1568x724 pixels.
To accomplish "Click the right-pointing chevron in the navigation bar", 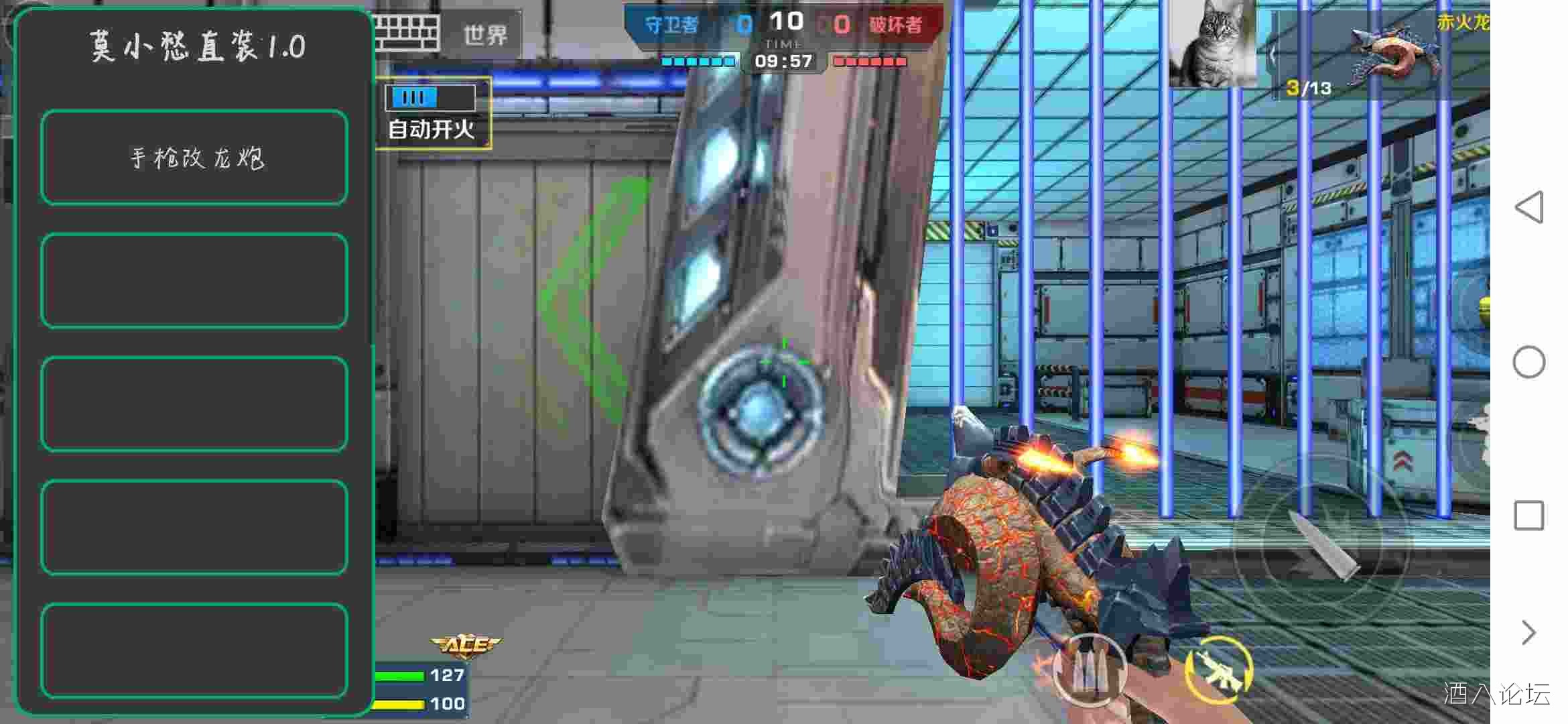I will tap(1529, 632).
